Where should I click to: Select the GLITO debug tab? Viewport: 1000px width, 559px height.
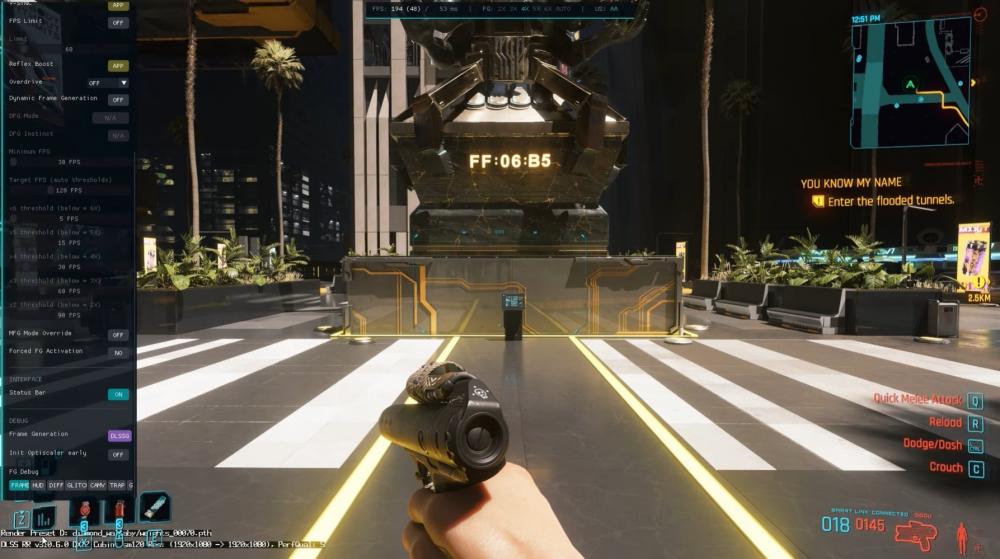point(76,485)
